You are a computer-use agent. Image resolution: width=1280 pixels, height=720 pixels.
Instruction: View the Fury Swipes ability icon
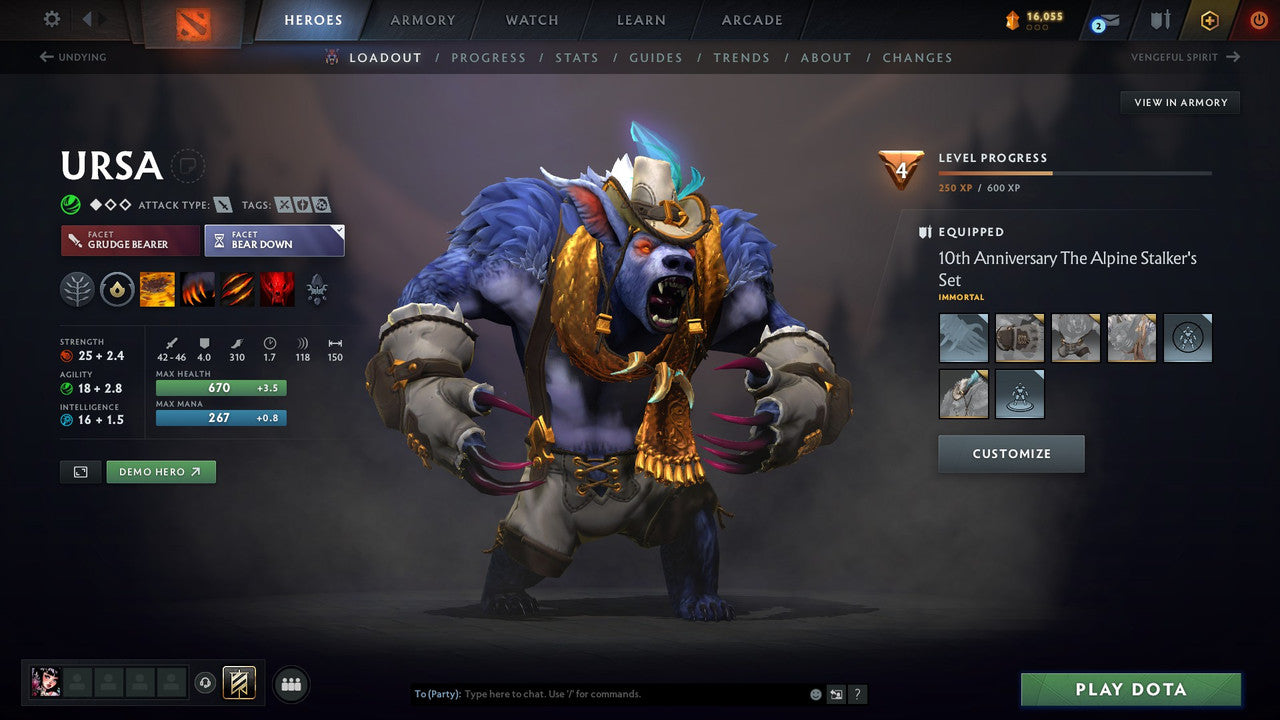238,290
